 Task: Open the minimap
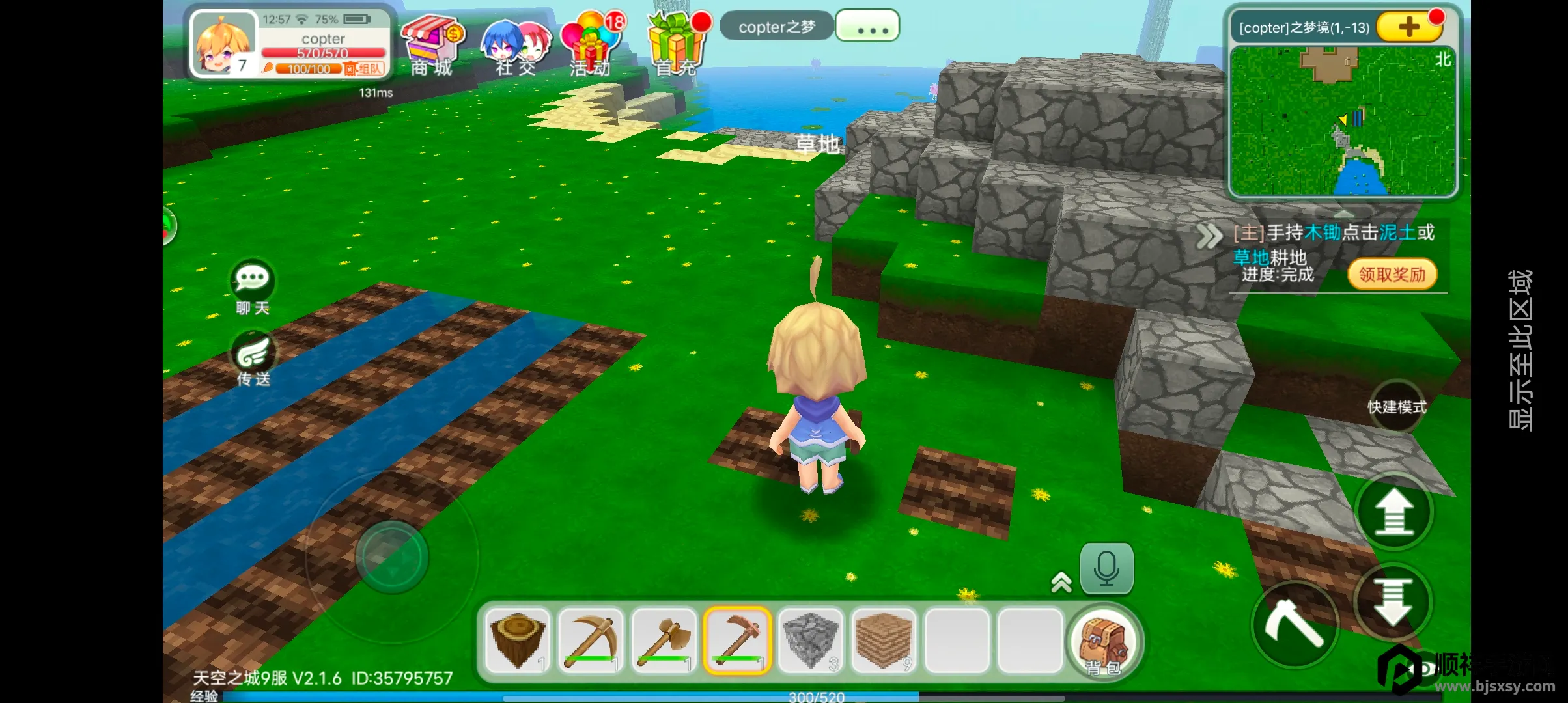pyautogui.click(x=1343, y=121)
